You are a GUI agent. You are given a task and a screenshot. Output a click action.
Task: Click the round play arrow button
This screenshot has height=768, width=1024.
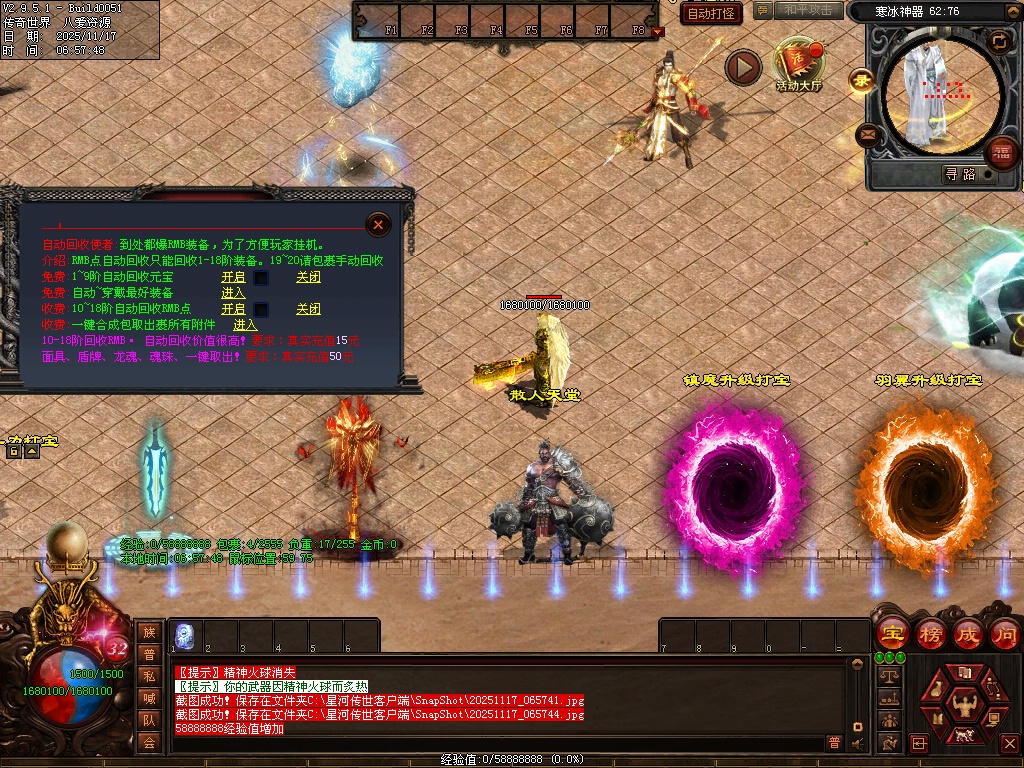743,67
